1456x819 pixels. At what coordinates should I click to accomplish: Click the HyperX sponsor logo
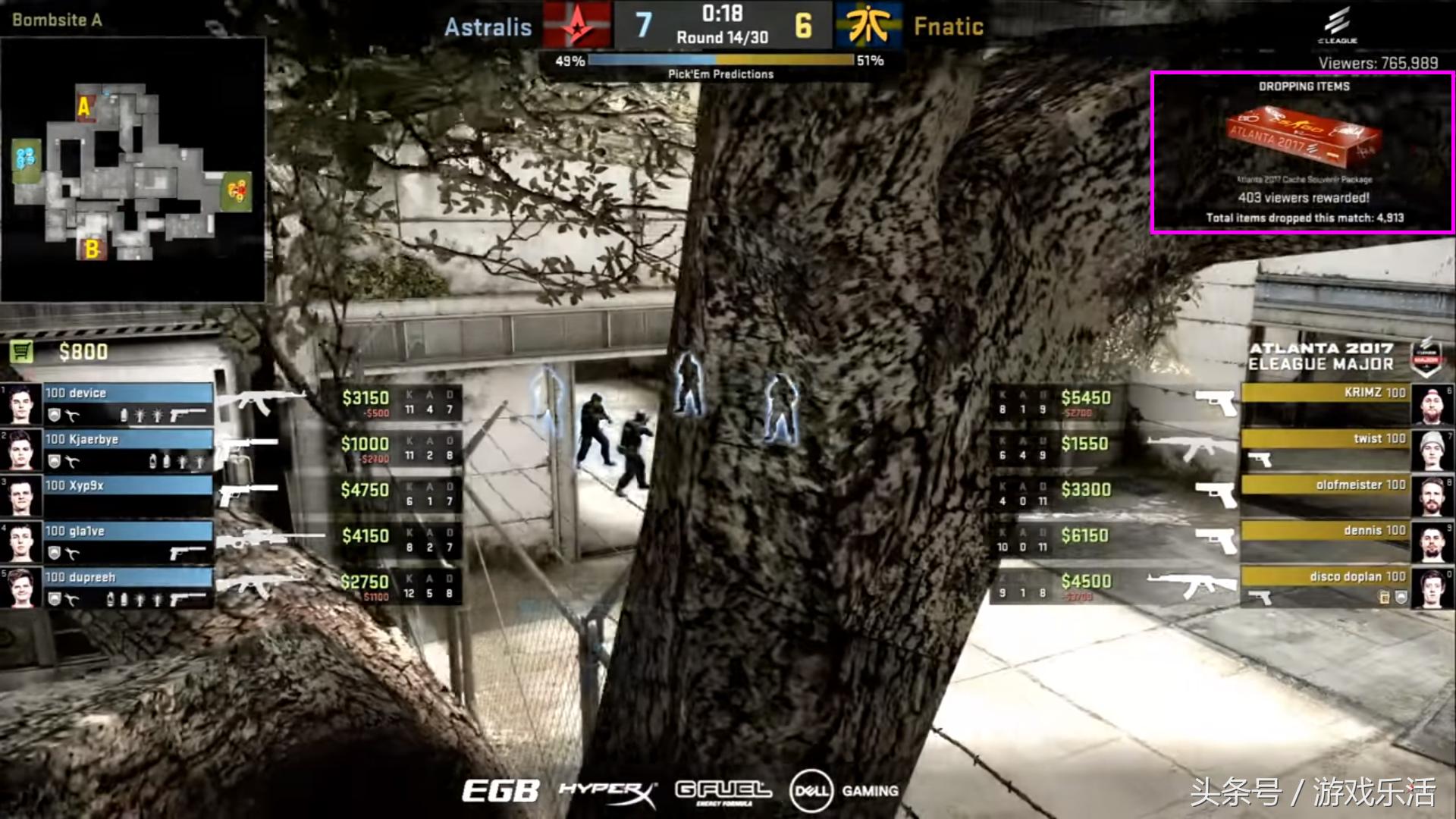[607, 792]
